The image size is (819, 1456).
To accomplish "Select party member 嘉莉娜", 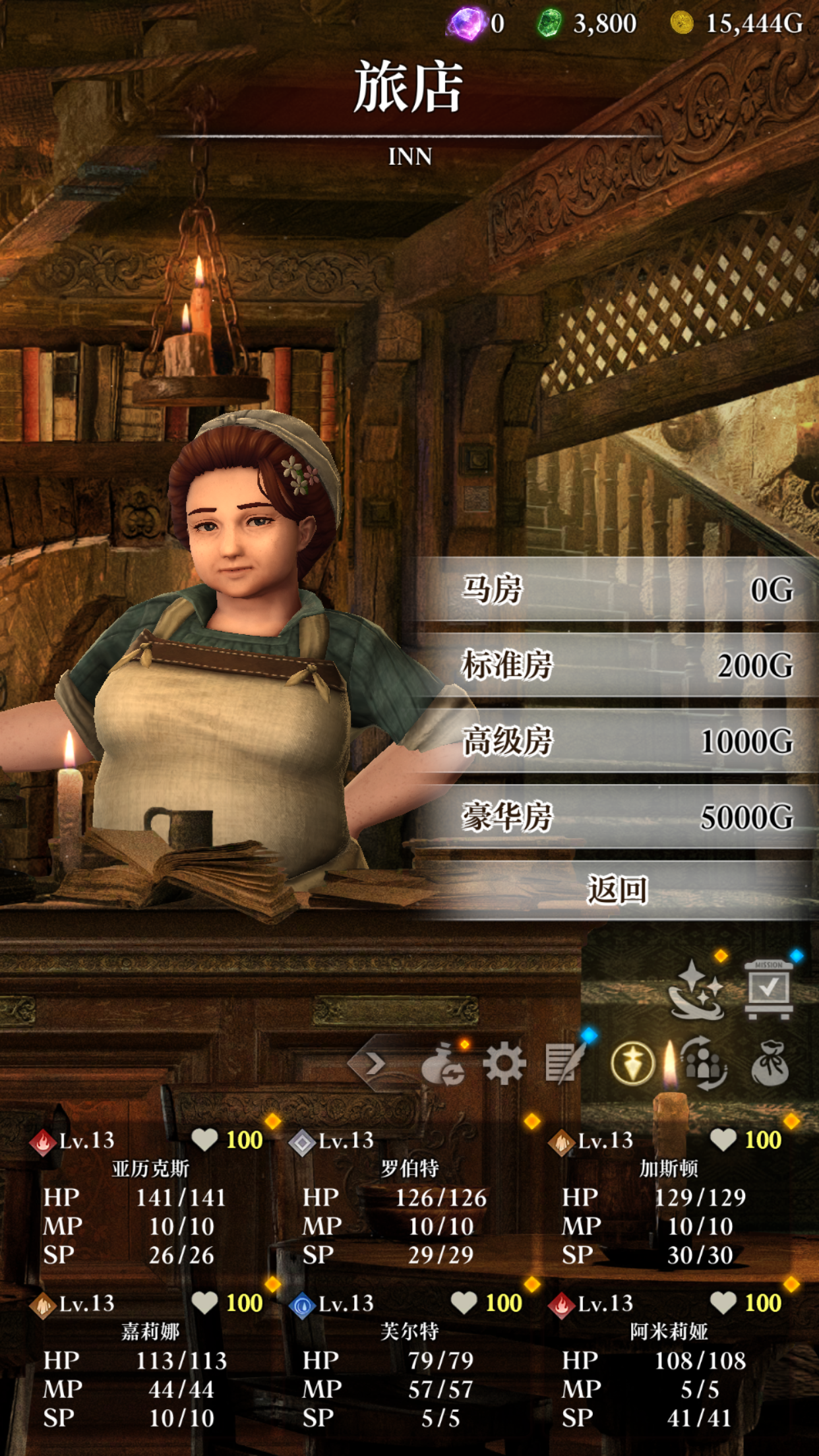I will [x=150, y=1360].
